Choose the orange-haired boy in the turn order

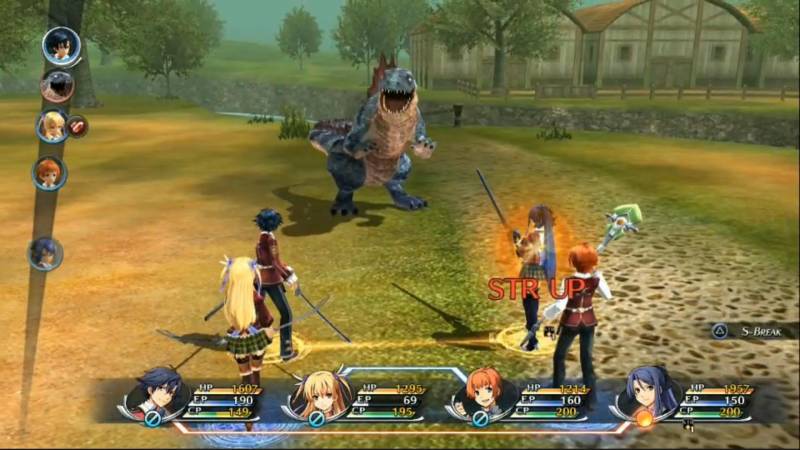click(x=49, y=173)
